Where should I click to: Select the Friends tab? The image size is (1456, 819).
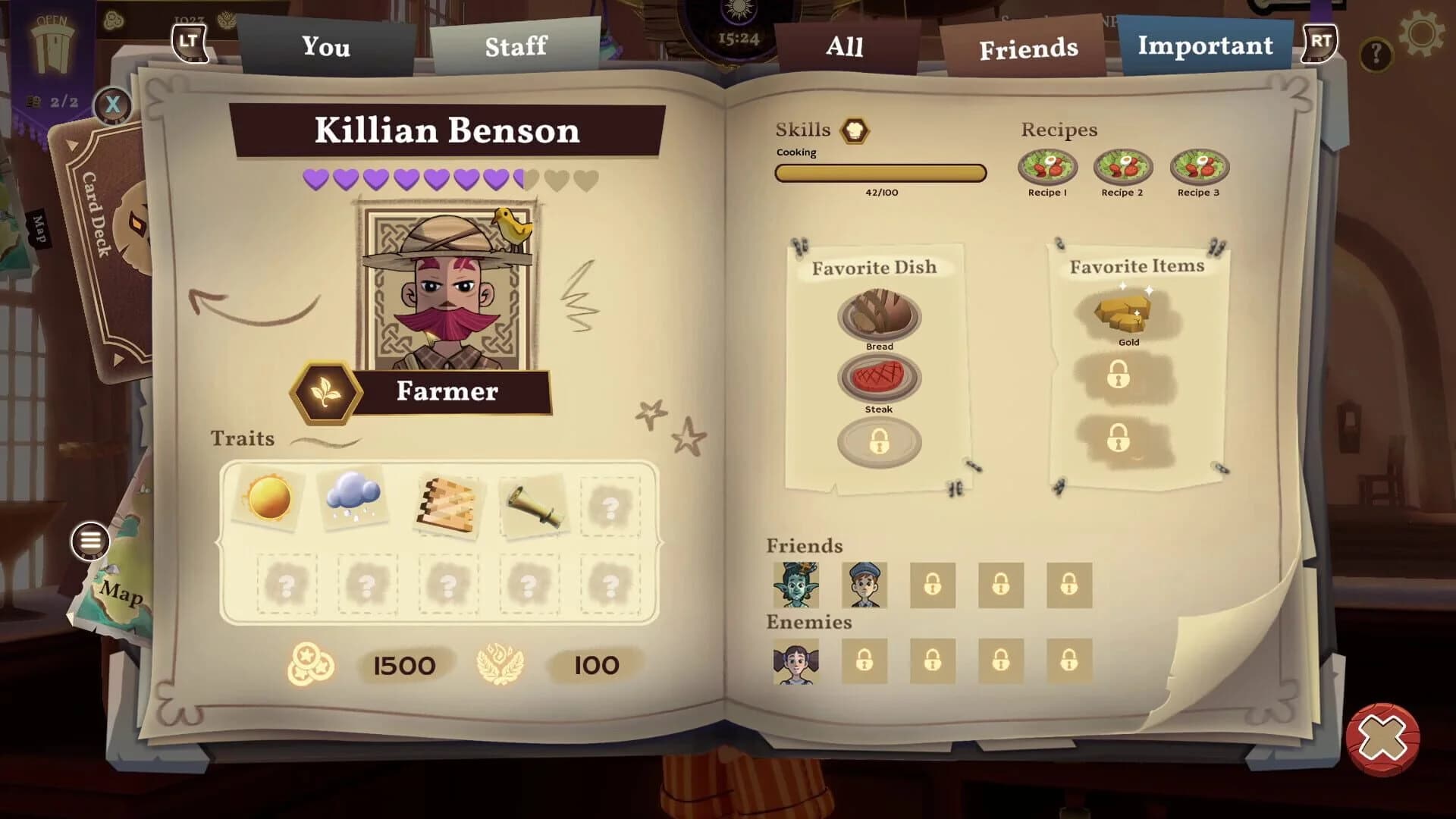point(1029,47)
